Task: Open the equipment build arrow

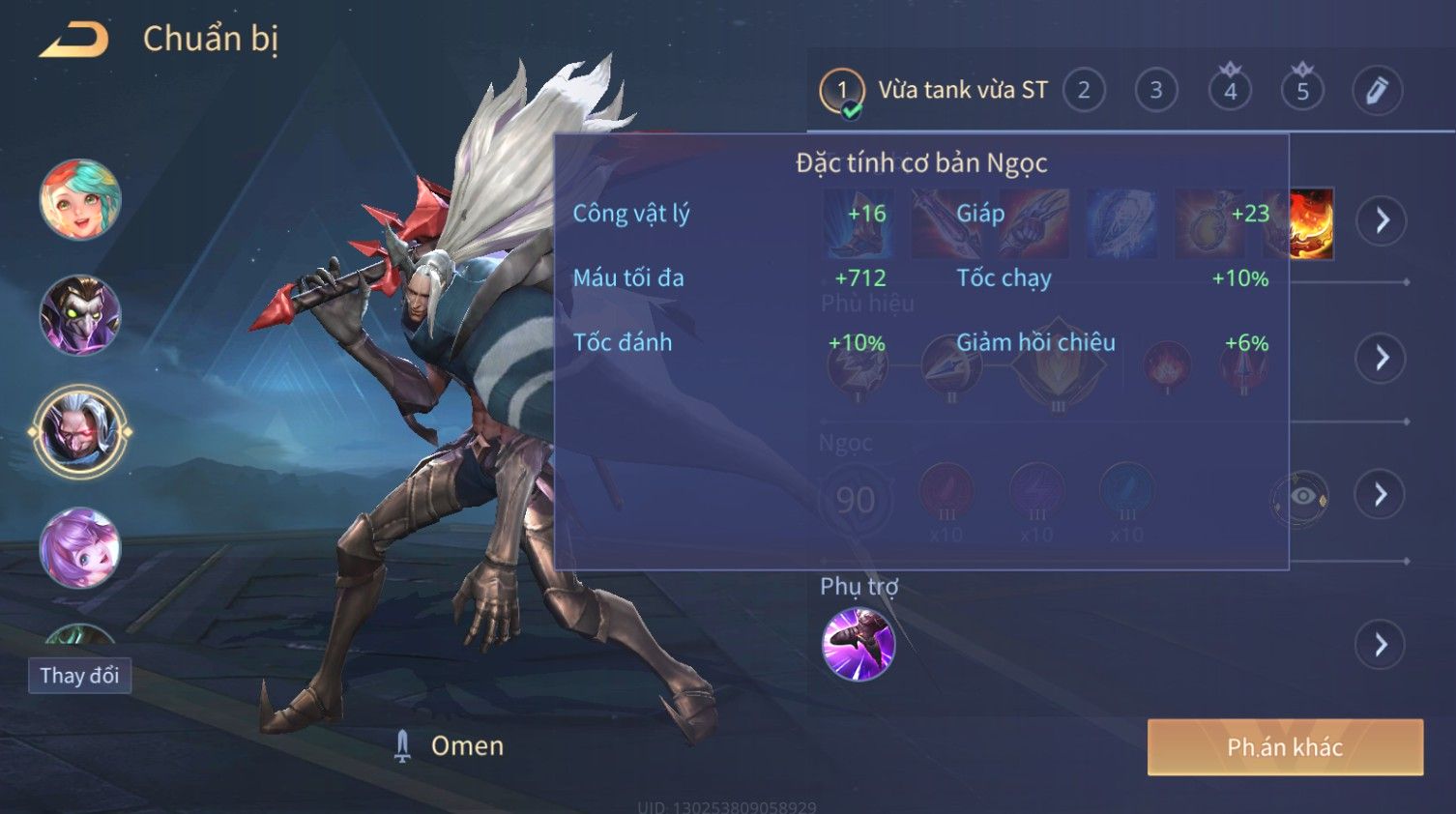Action: (1382, 220)
